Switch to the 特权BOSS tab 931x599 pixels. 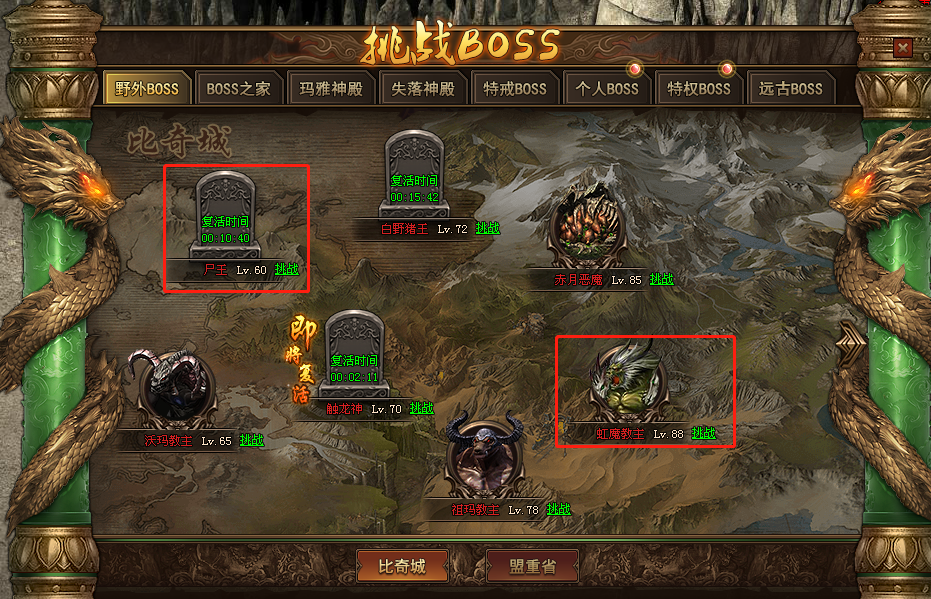pos(699,88)
